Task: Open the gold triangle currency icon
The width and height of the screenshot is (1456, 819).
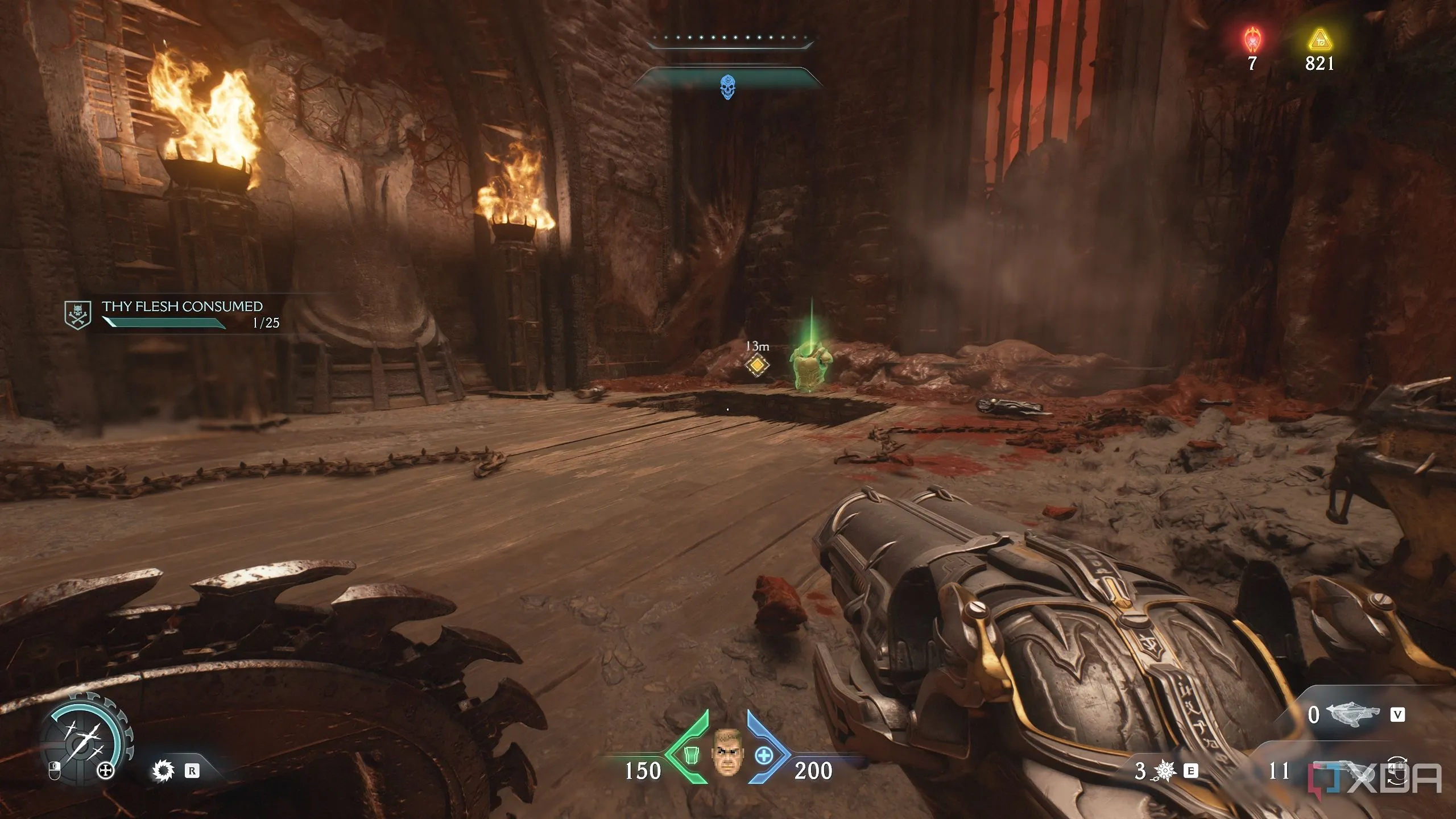Action: [1319, 41]
